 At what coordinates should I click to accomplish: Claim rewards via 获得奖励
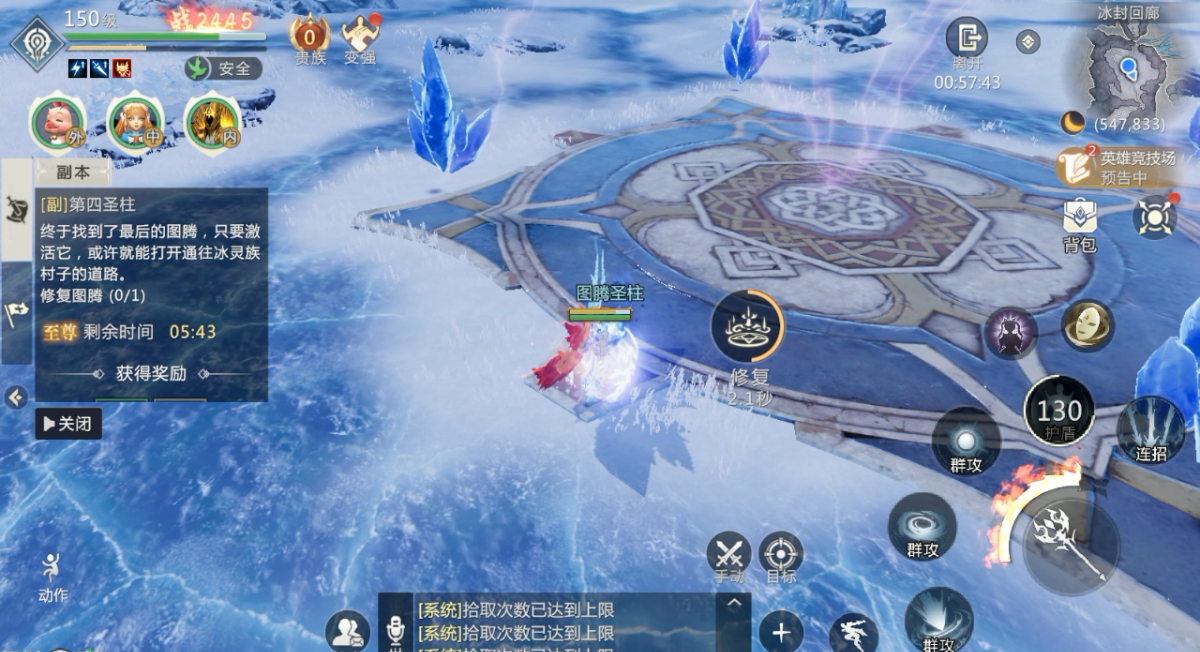(x=151, y=374)
